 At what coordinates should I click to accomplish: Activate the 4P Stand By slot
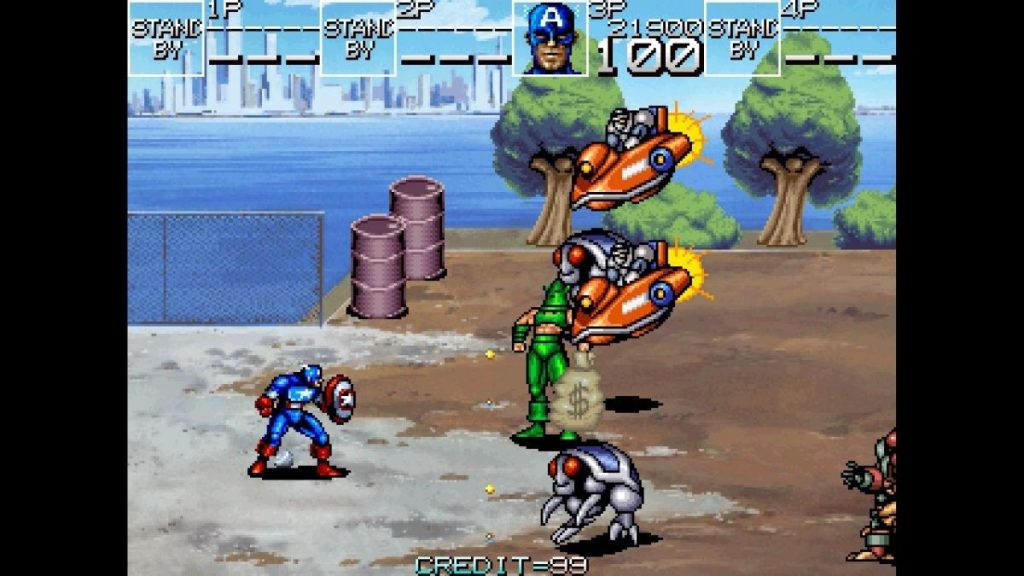742,39
